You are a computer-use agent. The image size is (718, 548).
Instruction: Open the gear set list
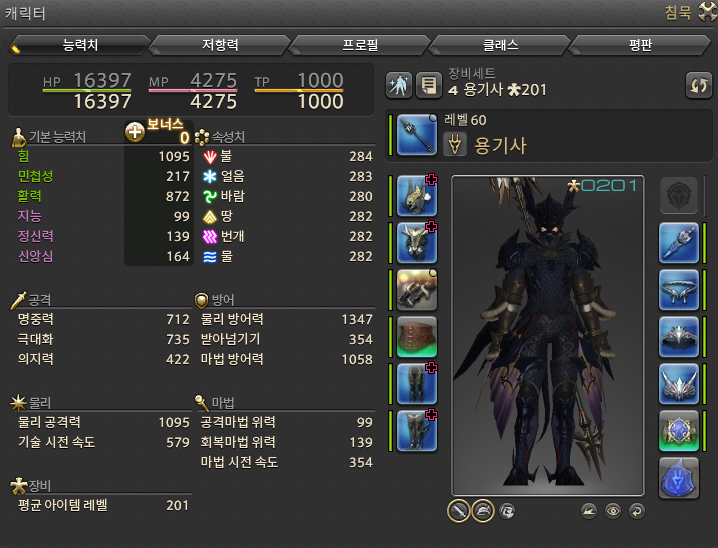click(429, 86)
